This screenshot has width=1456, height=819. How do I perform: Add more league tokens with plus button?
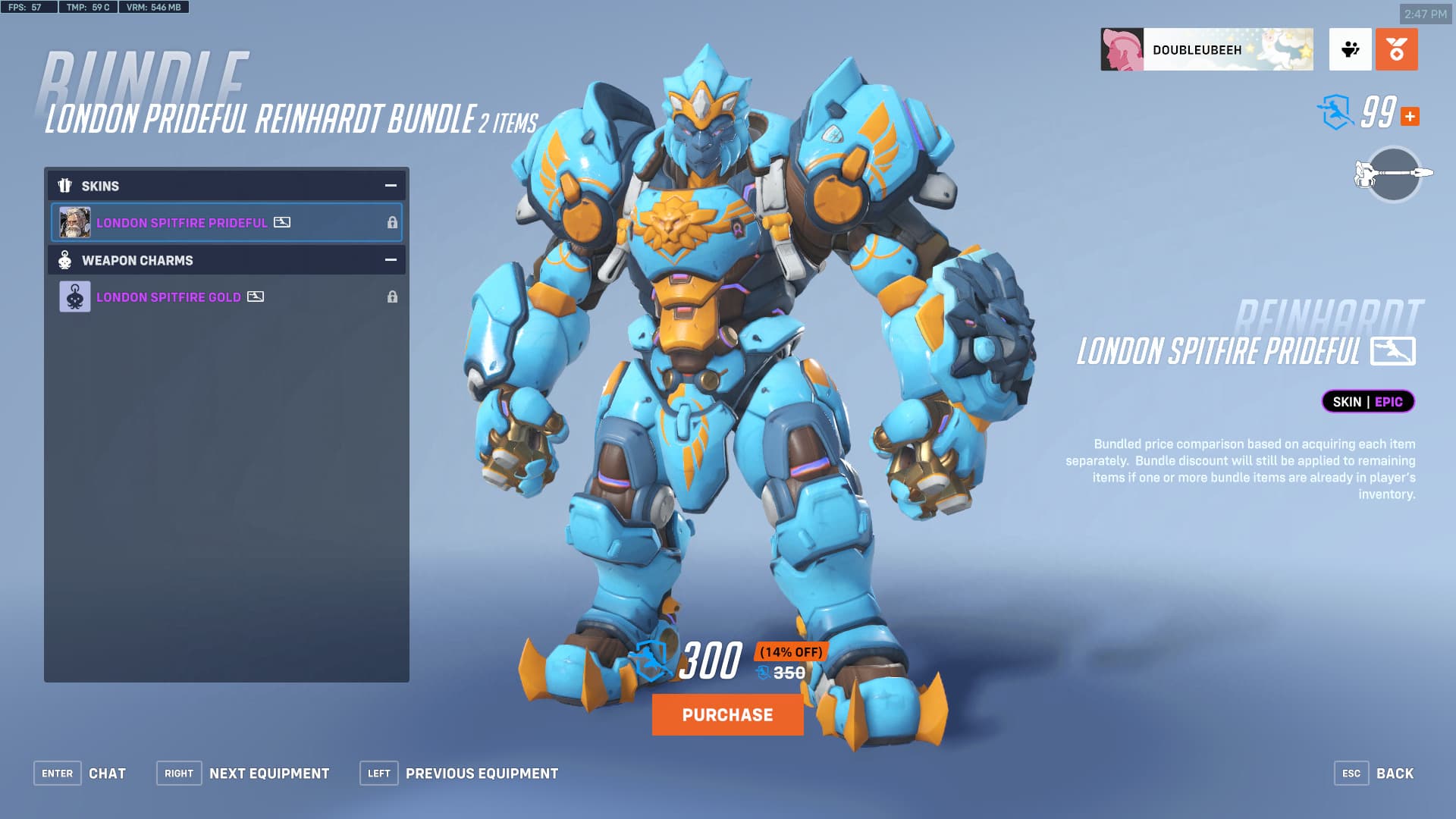(1410, 117)
